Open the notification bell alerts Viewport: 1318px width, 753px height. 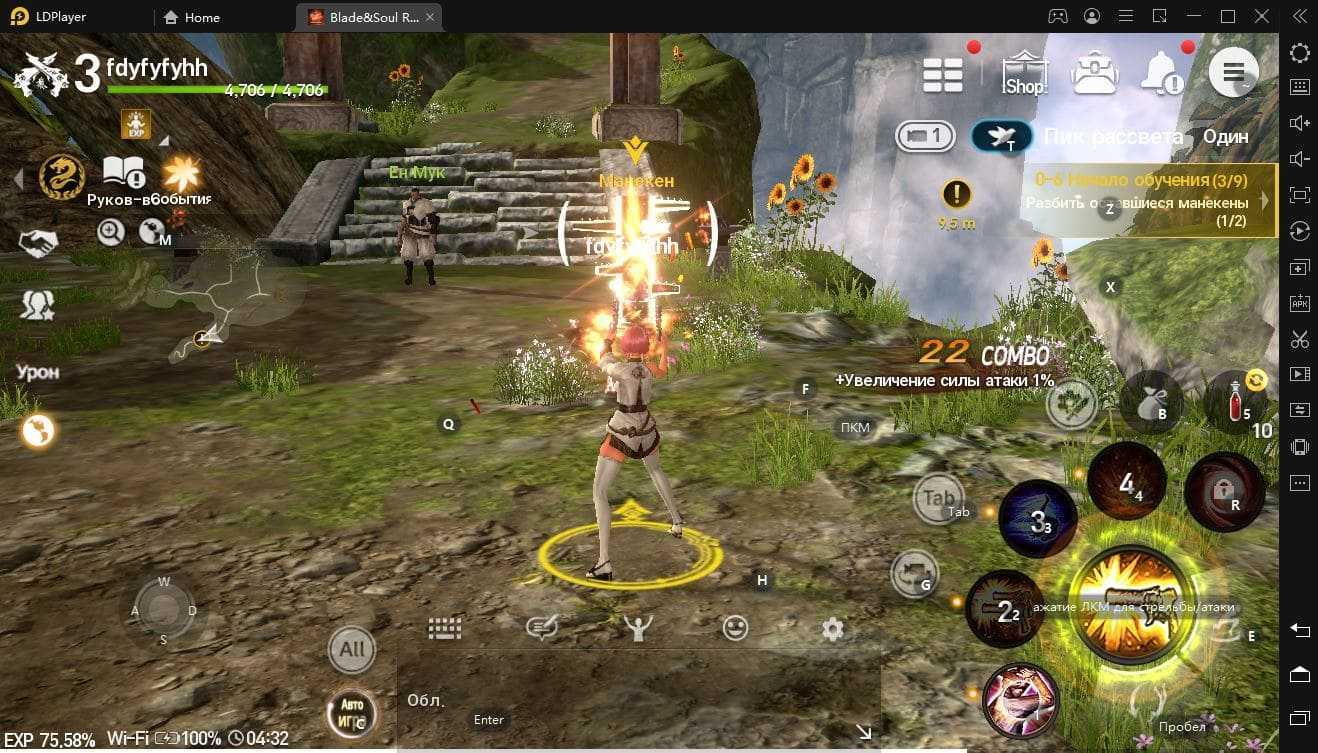click(x=1163, y=72)
